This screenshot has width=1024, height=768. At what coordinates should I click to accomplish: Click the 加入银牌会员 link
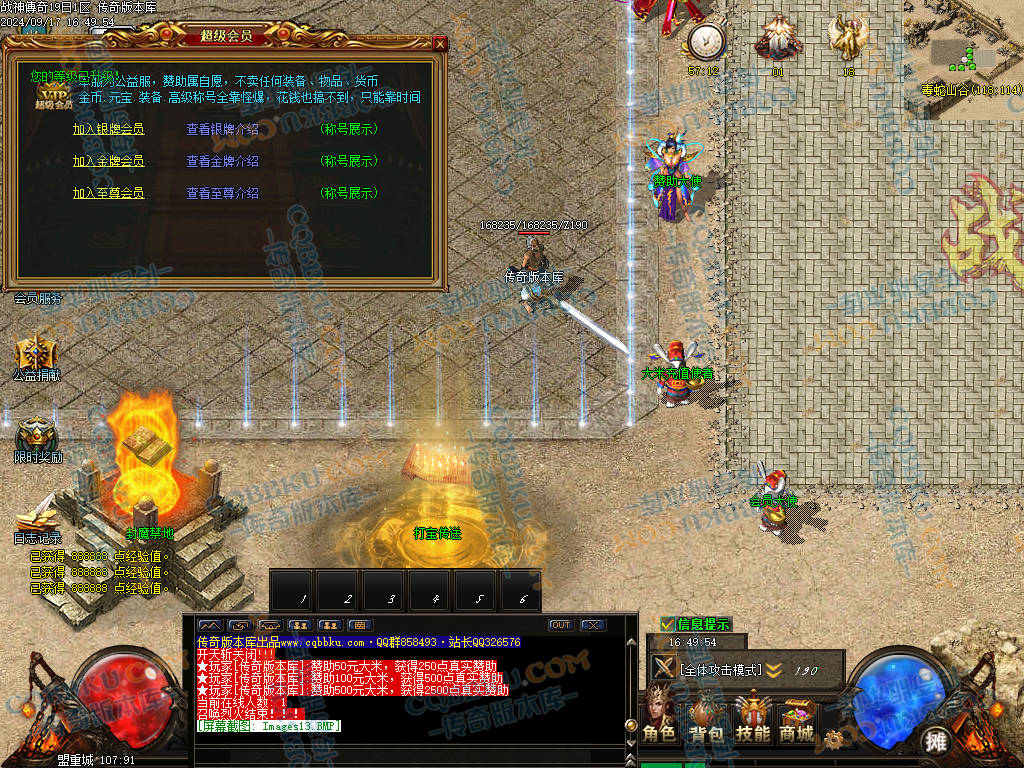pyautogui.click(x=108, y=130)
